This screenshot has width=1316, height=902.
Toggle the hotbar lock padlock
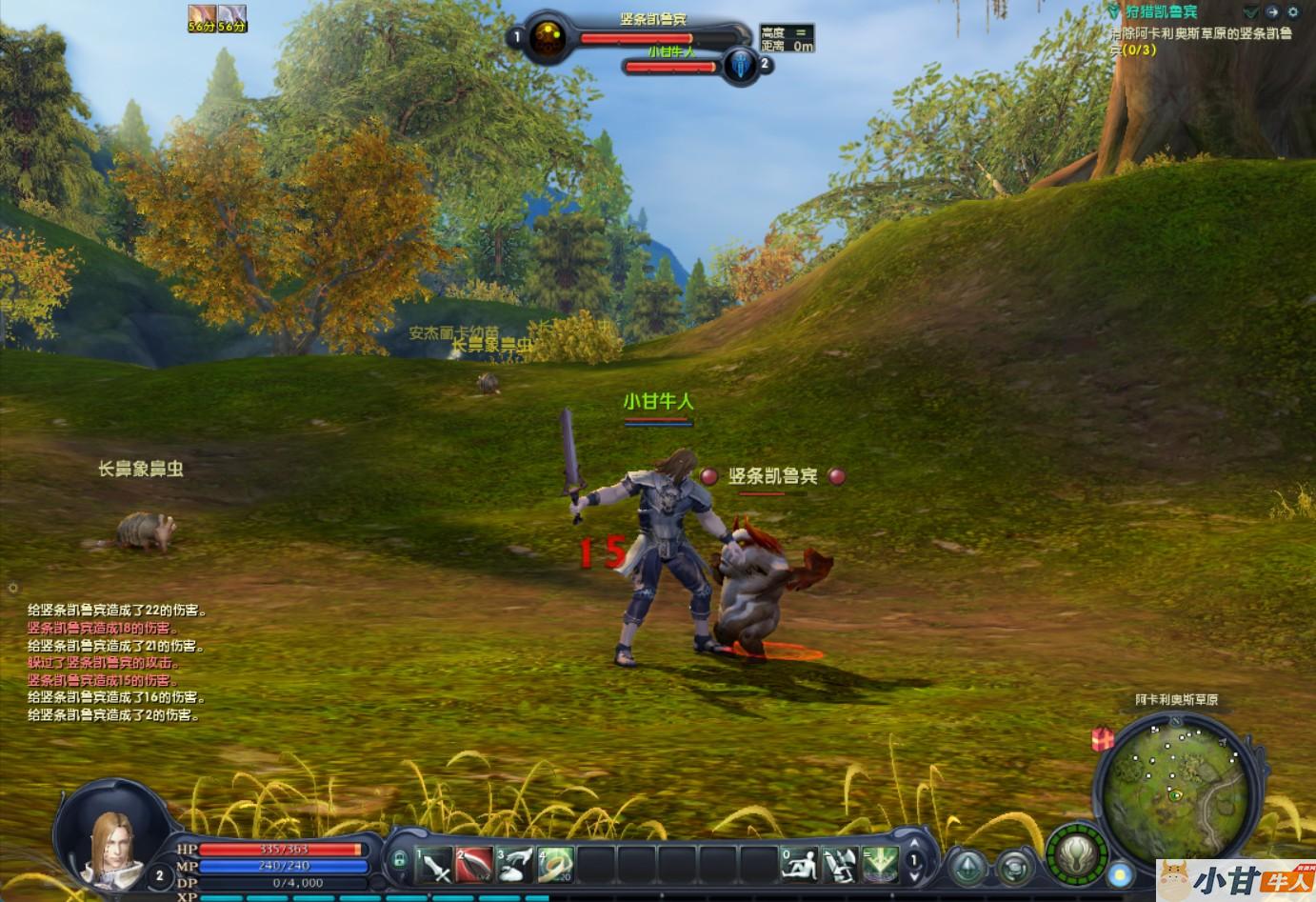[400, 860]
